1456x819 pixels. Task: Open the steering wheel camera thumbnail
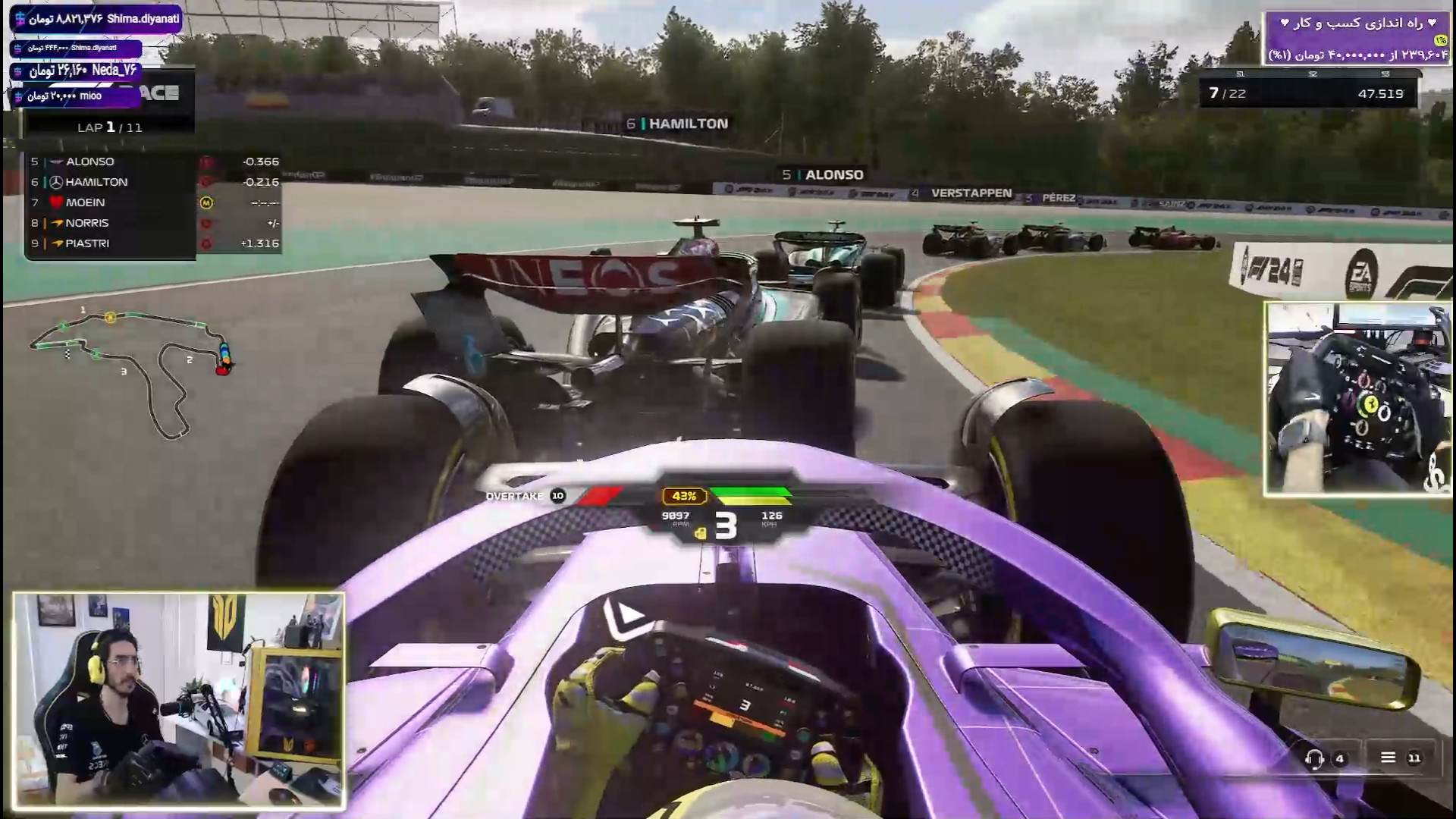coord(1357,398)
